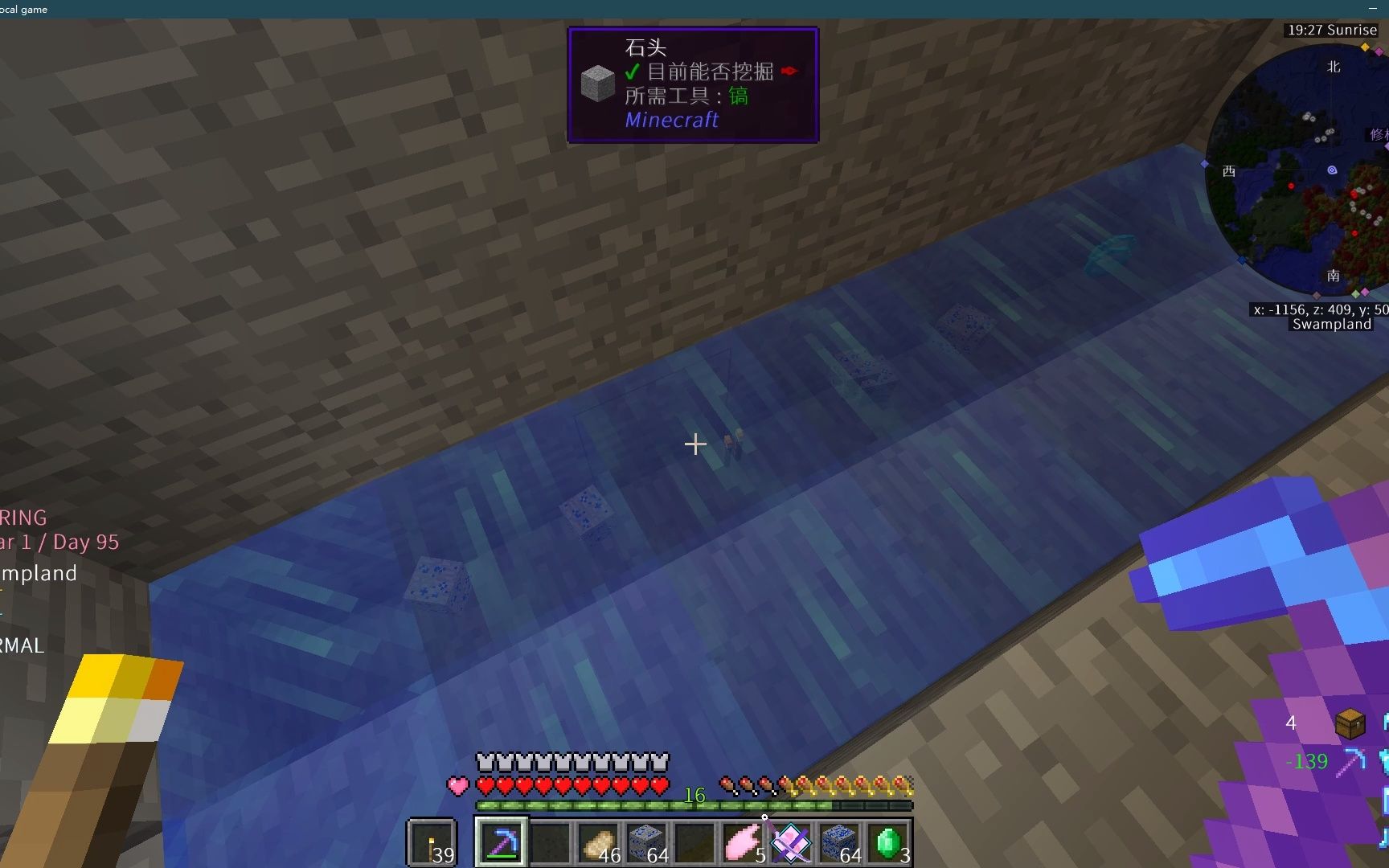Click the green checkmark for 目前能否挖掘

pos(630,72)
